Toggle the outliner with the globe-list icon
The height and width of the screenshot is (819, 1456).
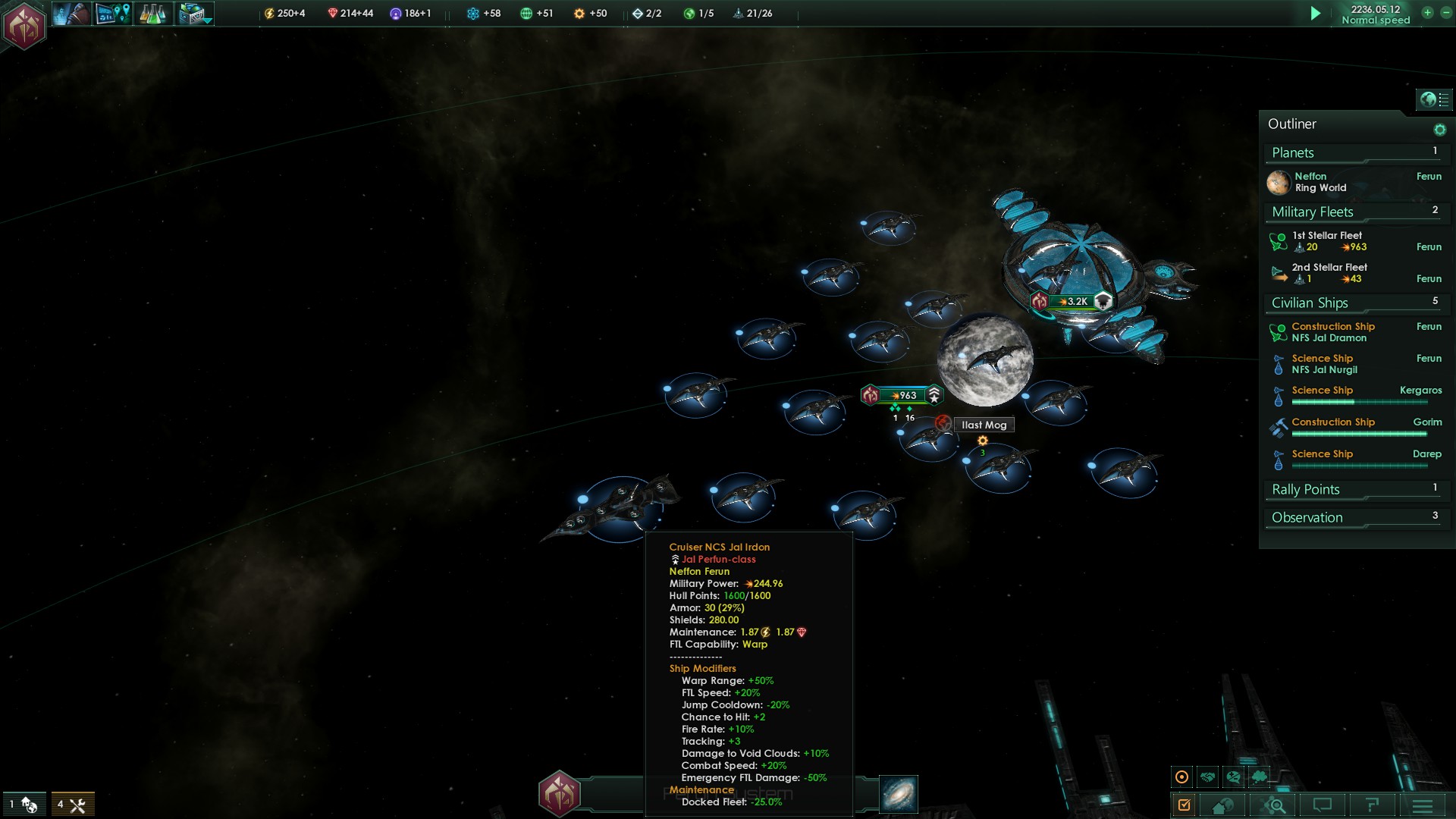tap(1433, 99)
